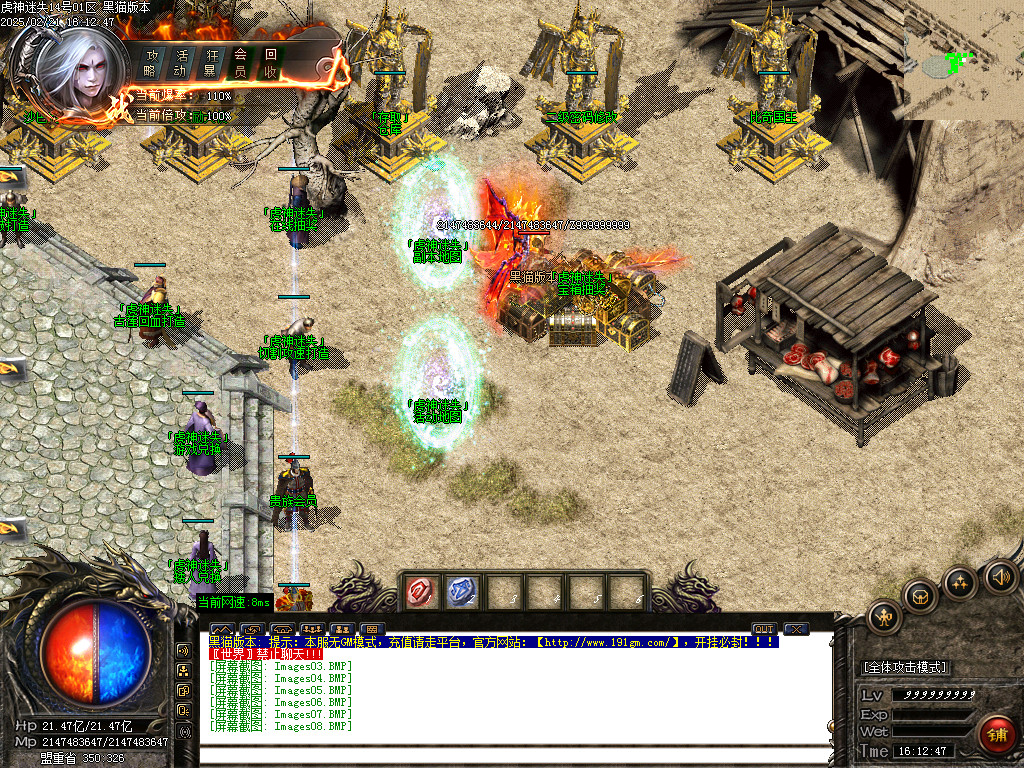Open the 回收 recycle button
The height and width of the screenshot is (768, 1024).
(x=271, y=62)
